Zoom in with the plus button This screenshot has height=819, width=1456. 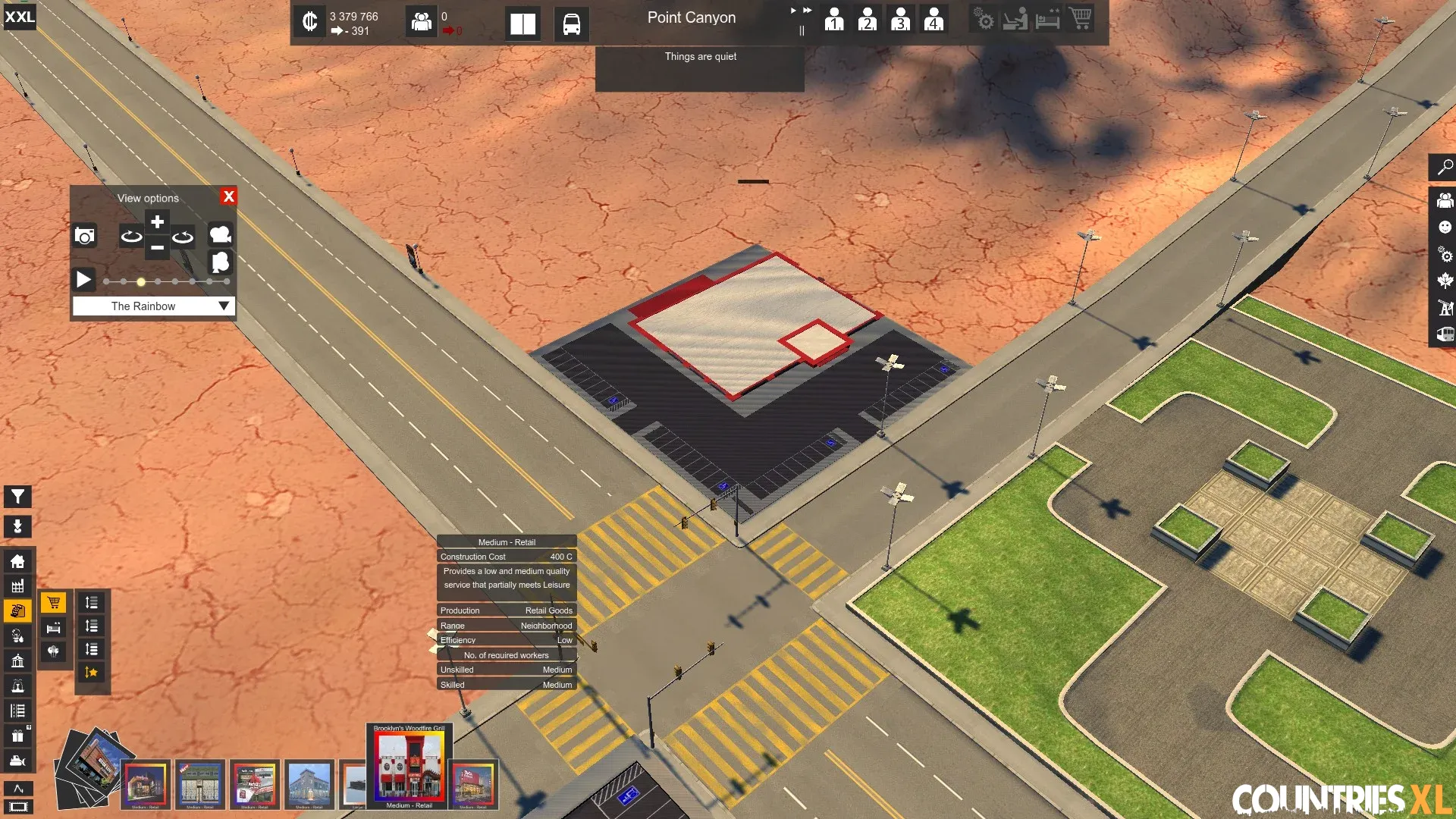coord(157,222)
